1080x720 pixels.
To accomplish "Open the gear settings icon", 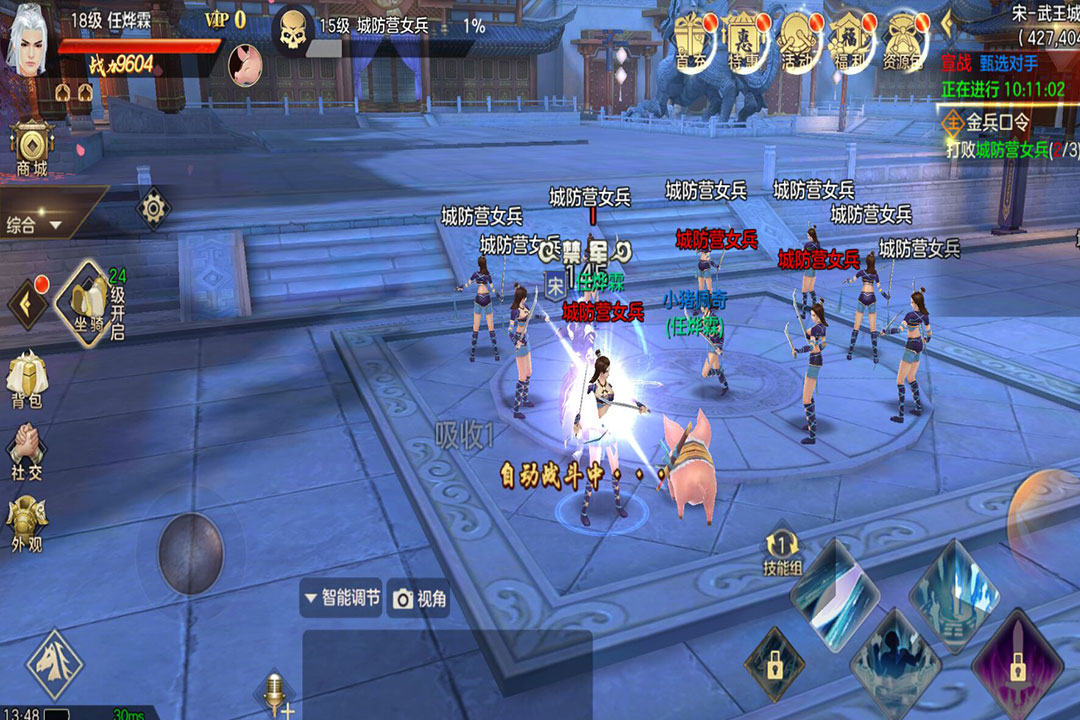I will pos(153,208).
